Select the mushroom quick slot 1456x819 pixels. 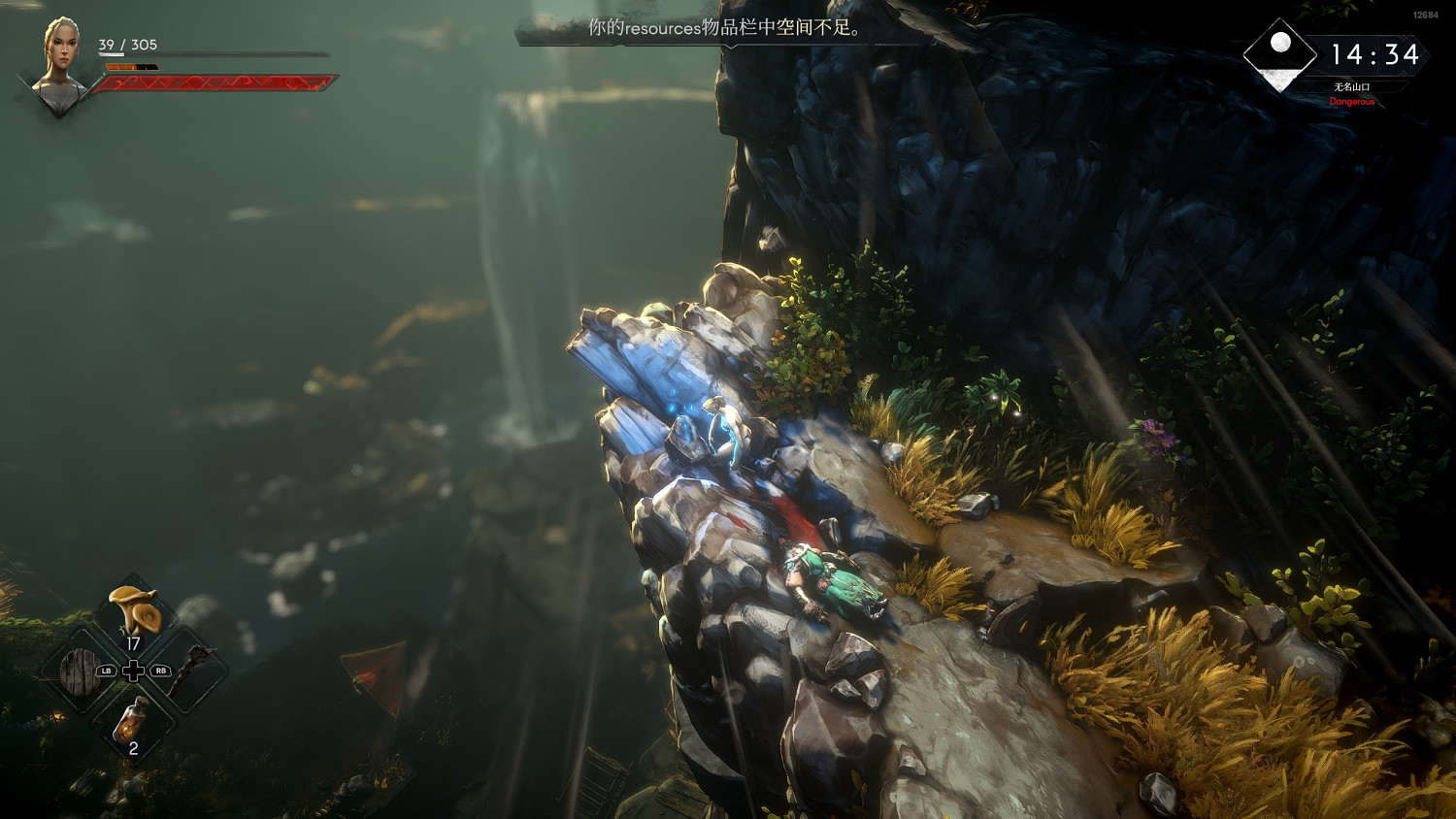[134, 611]
